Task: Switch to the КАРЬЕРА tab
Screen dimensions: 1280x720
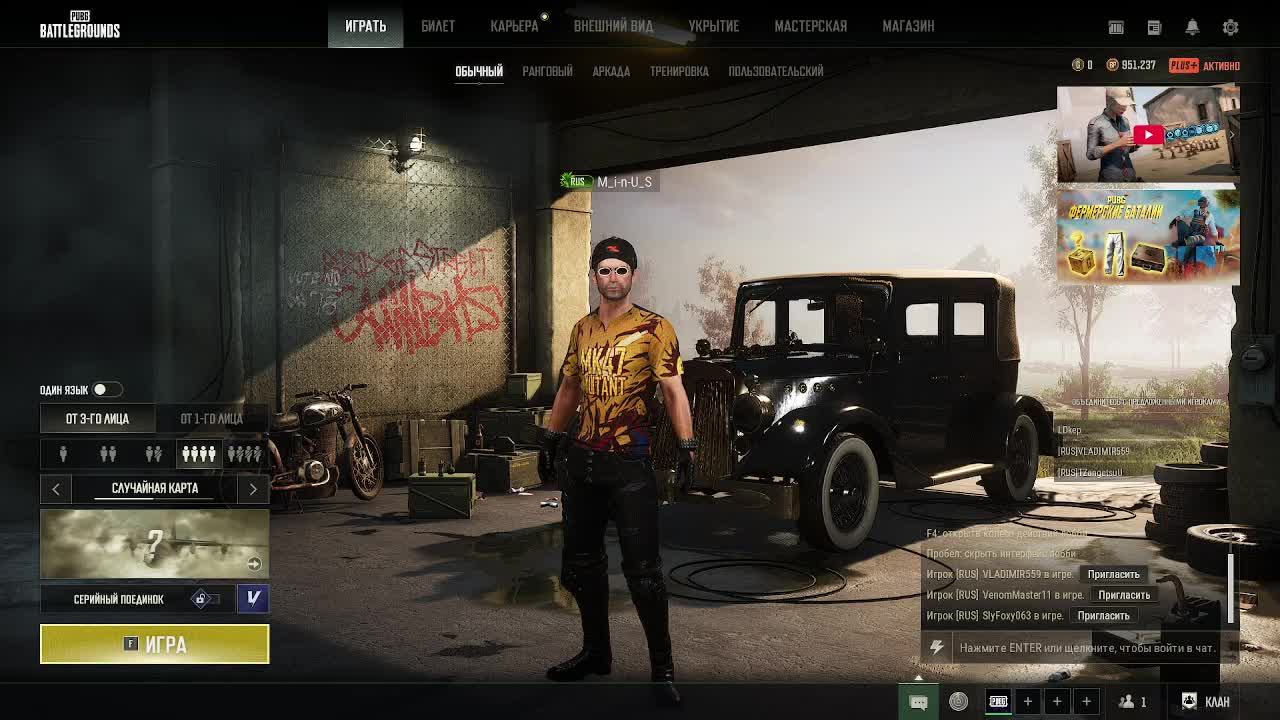Action: 514,26
